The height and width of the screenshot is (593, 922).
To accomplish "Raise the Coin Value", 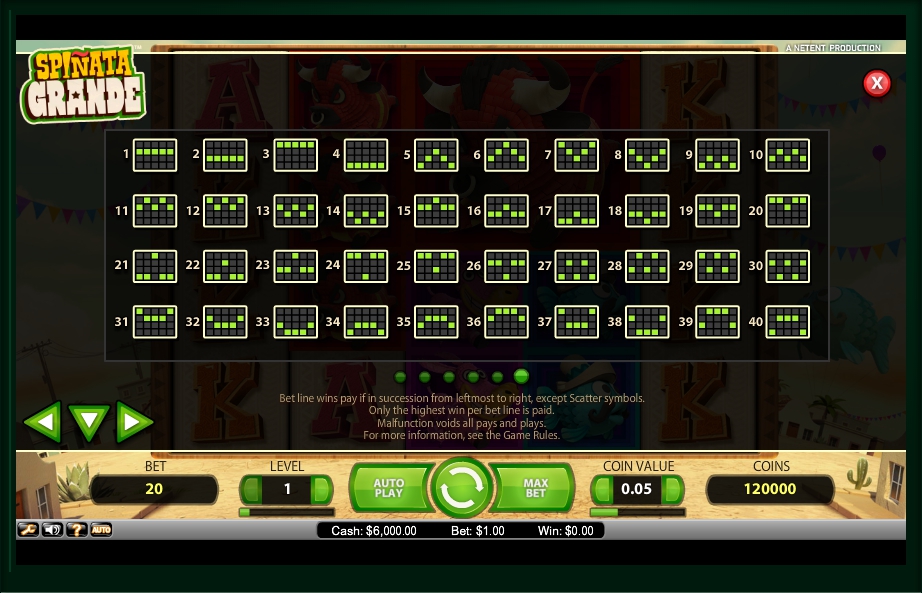I will point(673,490).
